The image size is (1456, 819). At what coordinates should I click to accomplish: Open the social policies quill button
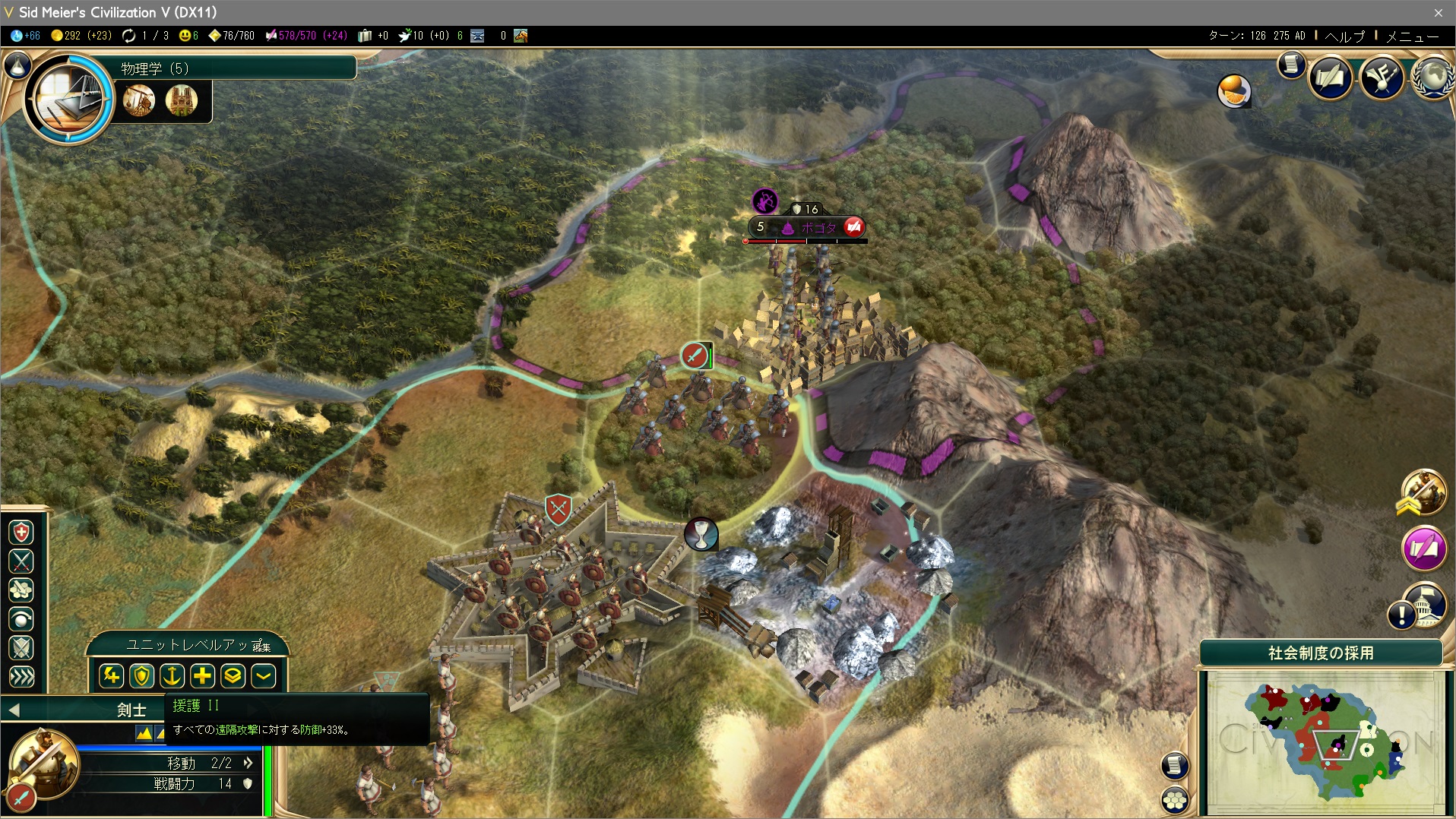coord(1330,77)
